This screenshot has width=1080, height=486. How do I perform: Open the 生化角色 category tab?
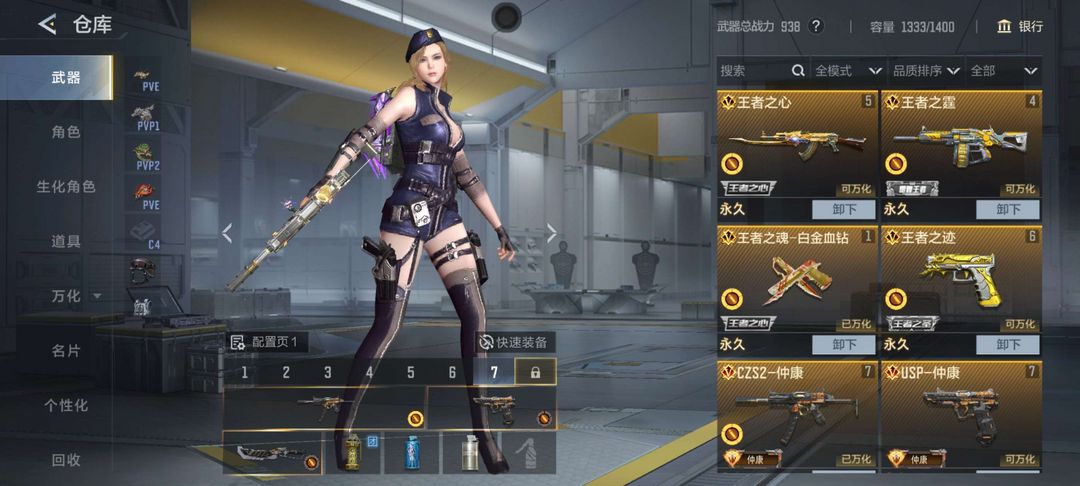pos(66,187)
